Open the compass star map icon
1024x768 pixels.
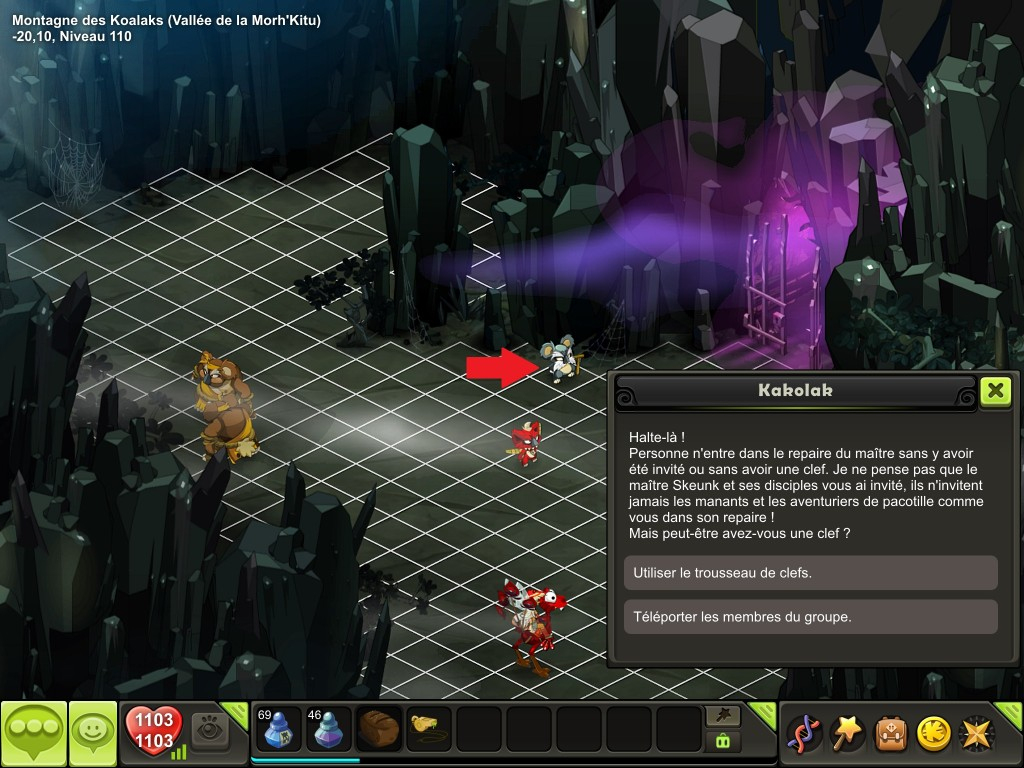point(977,734)
